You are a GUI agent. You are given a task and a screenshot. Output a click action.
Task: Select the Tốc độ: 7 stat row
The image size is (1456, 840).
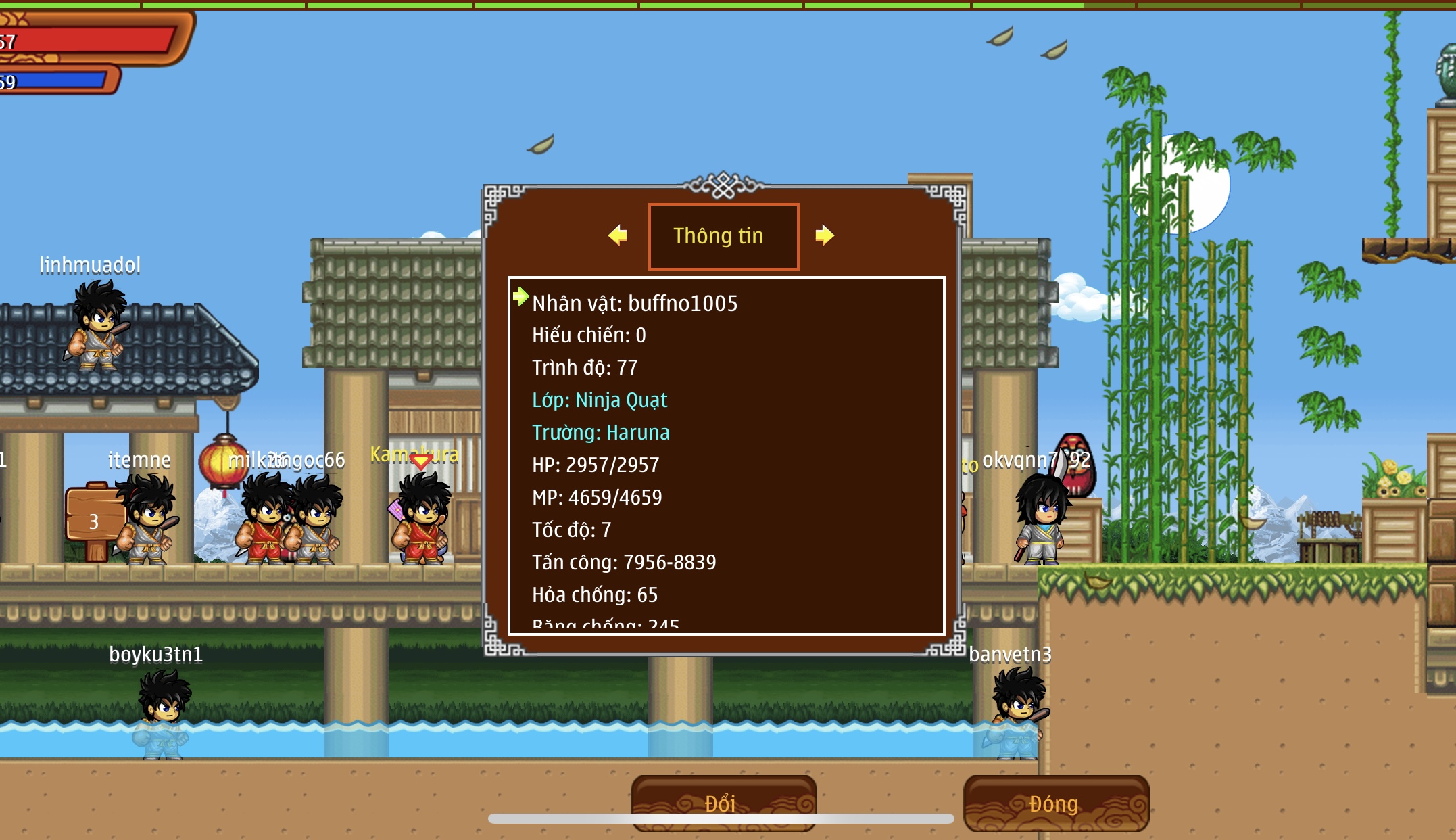coord(571,530)
